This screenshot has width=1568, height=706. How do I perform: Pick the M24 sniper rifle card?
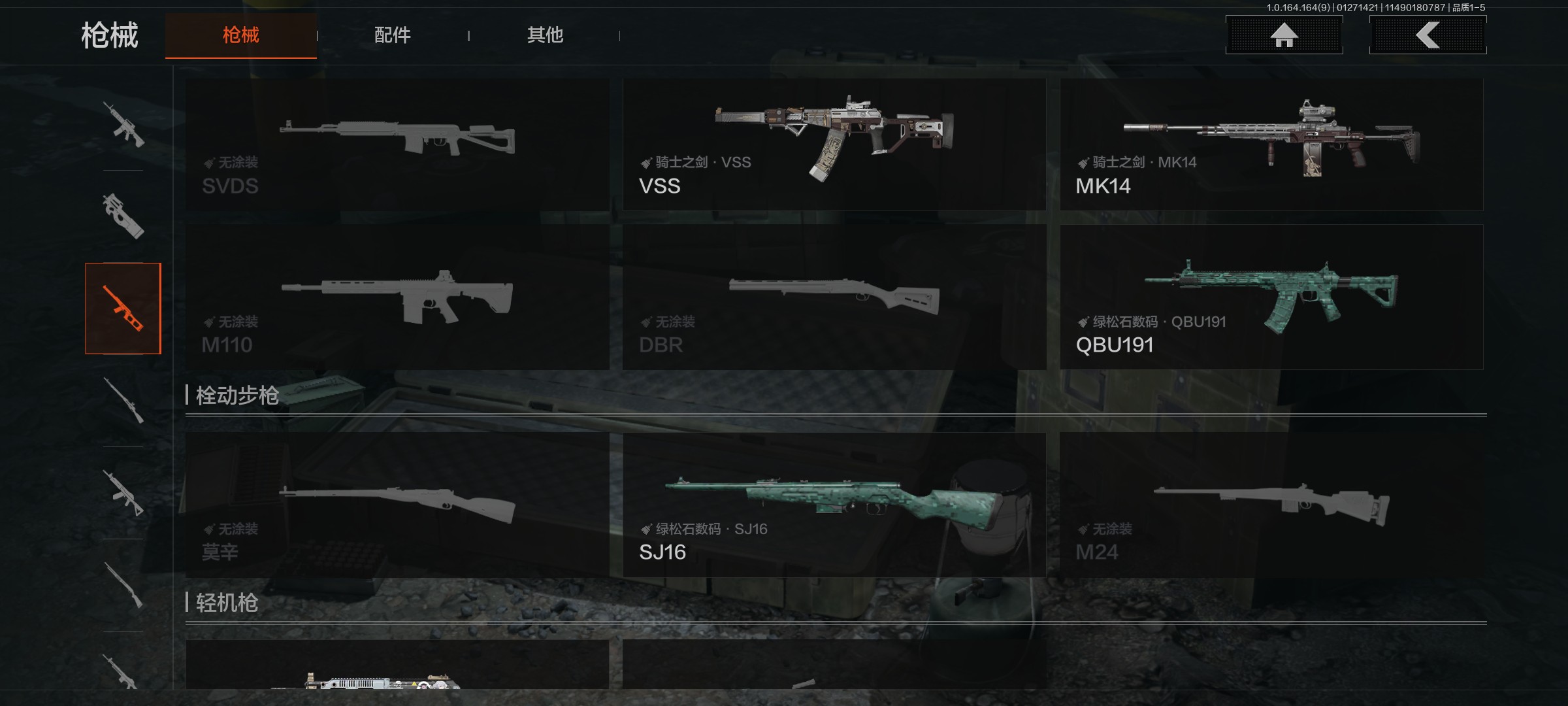1271,505
